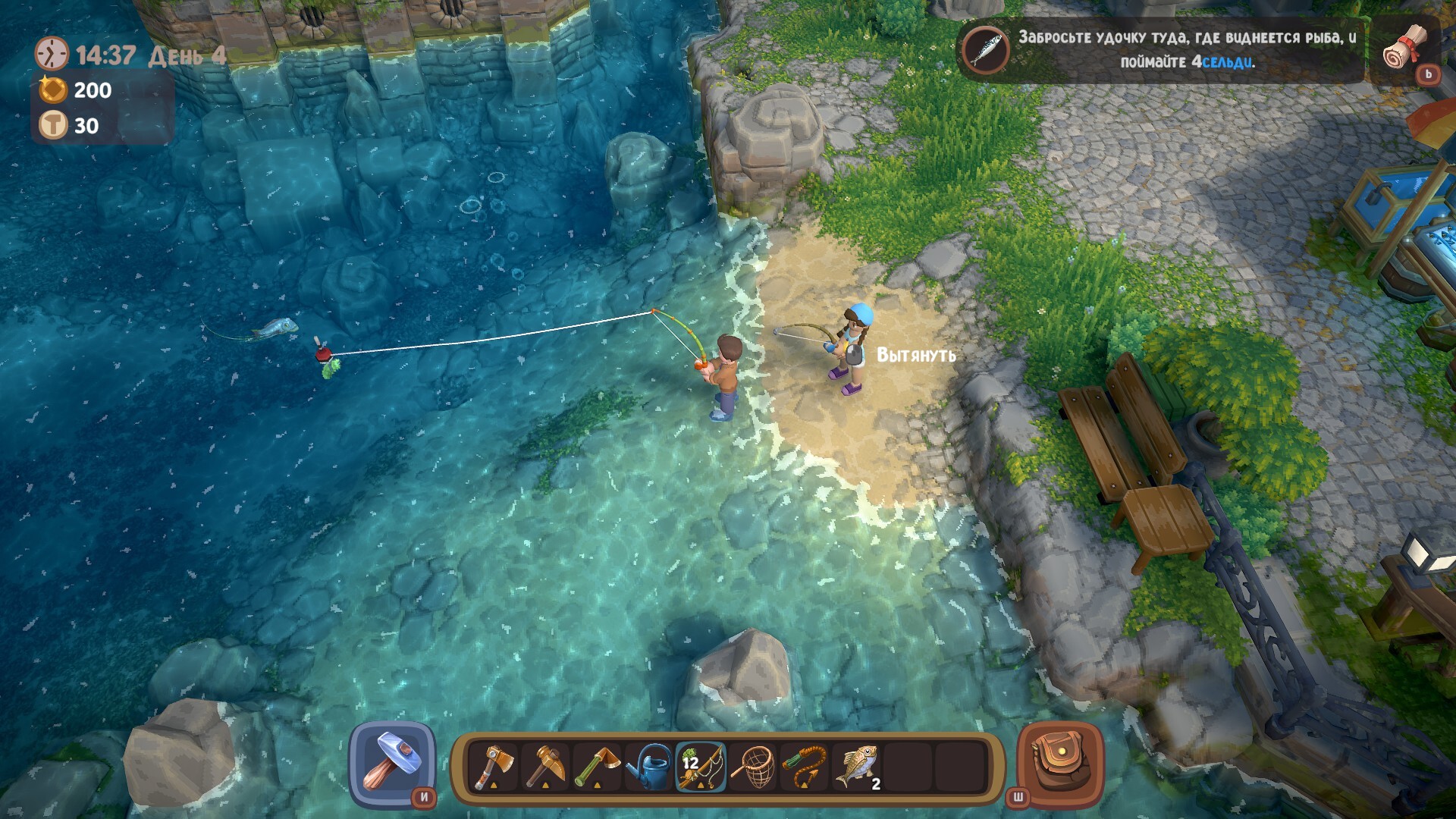Open the hammer build menu
Viewport: 1456px width, 819px height.
pos(392,764)
